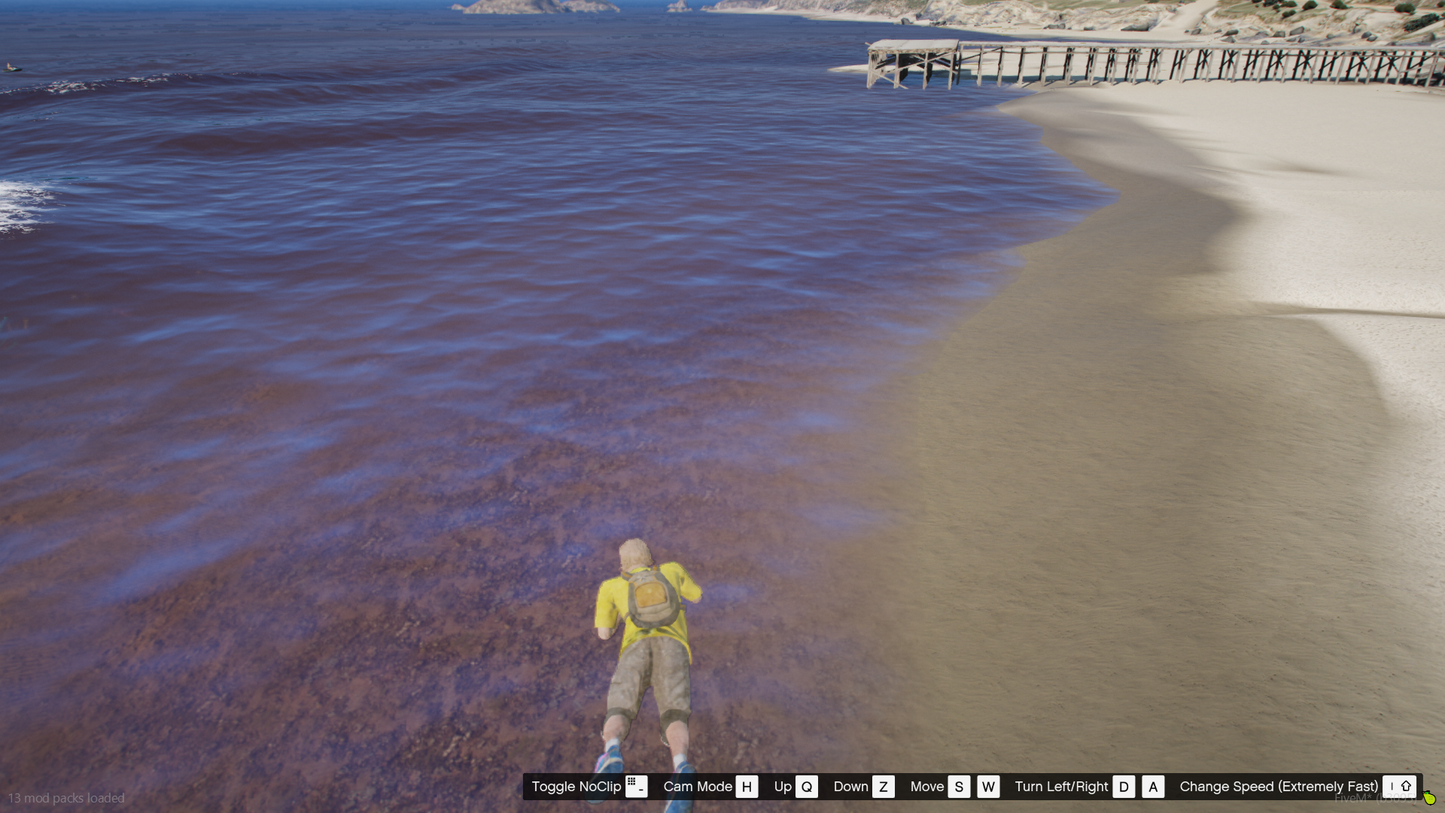Select the H keycap for Cam Mode
The width and height of the screenshot is (1445, 813).
[x=746, y=786]
